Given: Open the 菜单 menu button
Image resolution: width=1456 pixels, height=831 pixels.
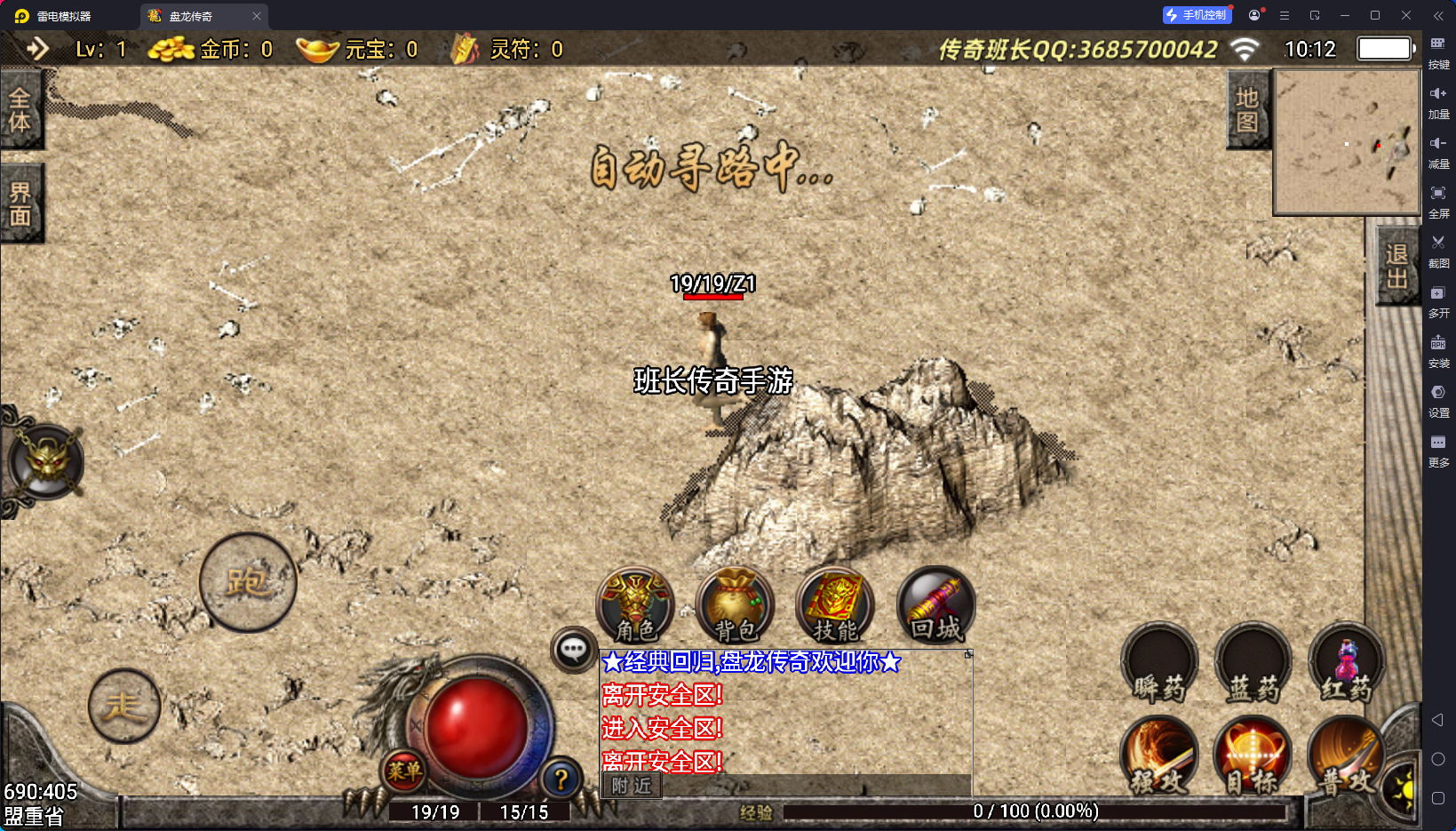Looking at the screenshot, I should tap(404, 771).
